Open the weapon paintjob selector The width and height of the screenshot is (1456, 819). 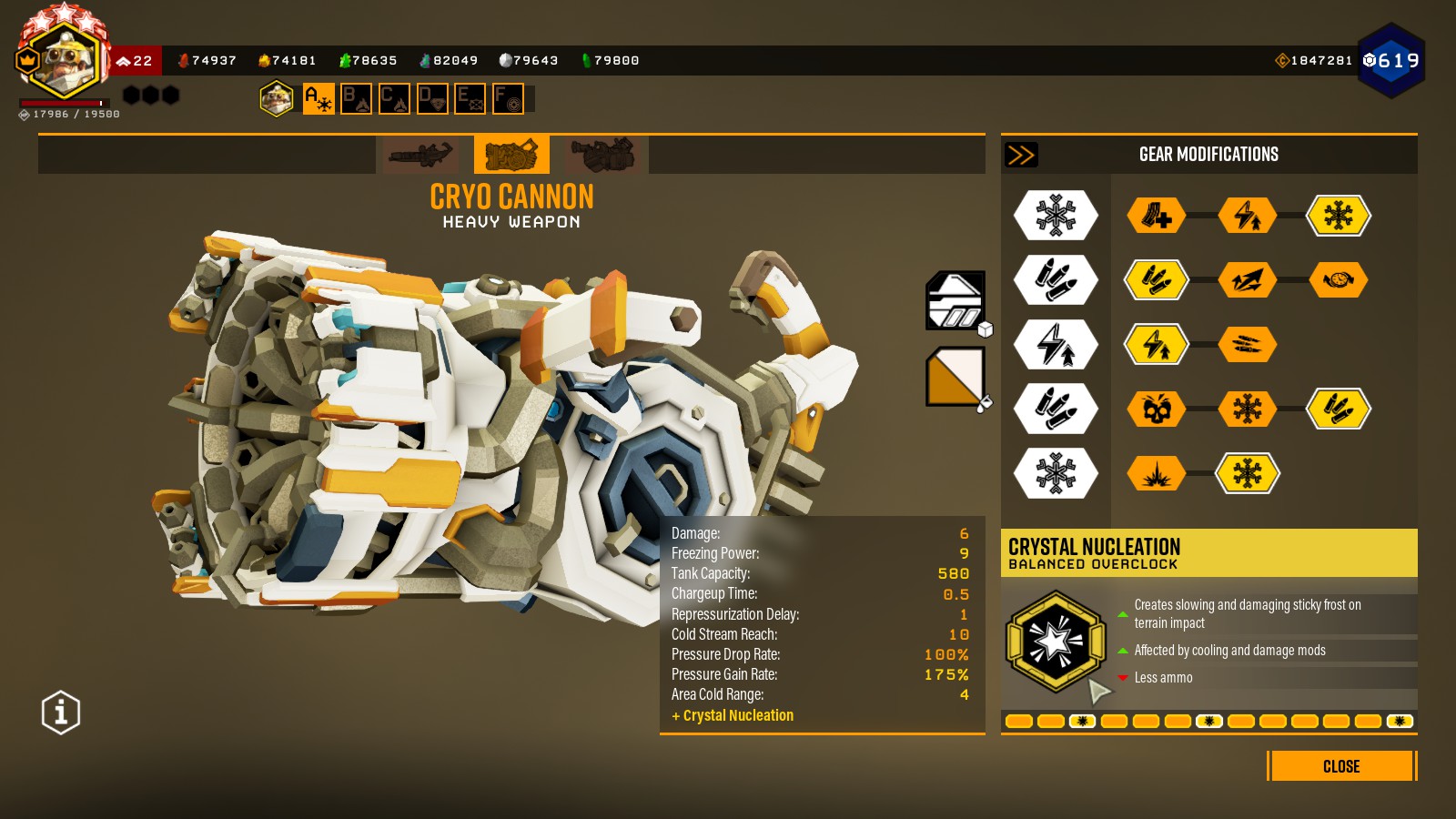click(955, 377)
